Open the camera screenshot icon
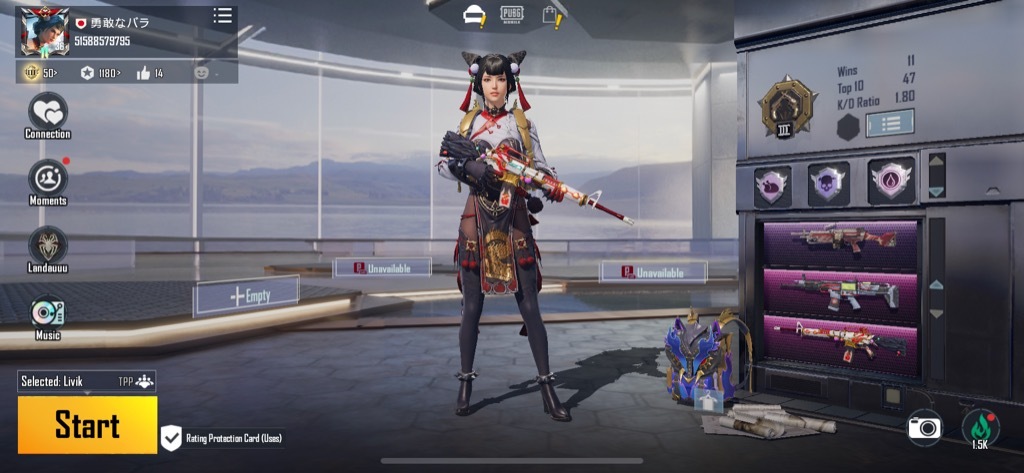The image size is (1024, 473). click(925, 428)
